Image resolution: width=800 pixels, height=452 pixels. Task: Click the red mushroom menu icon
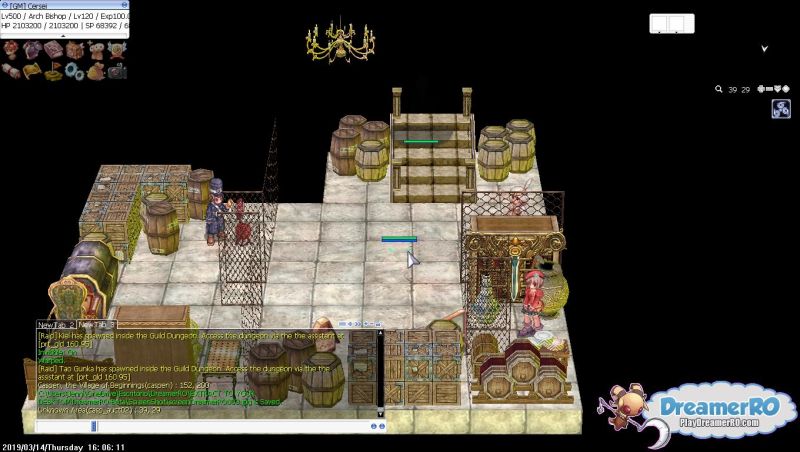click(13, 49)
